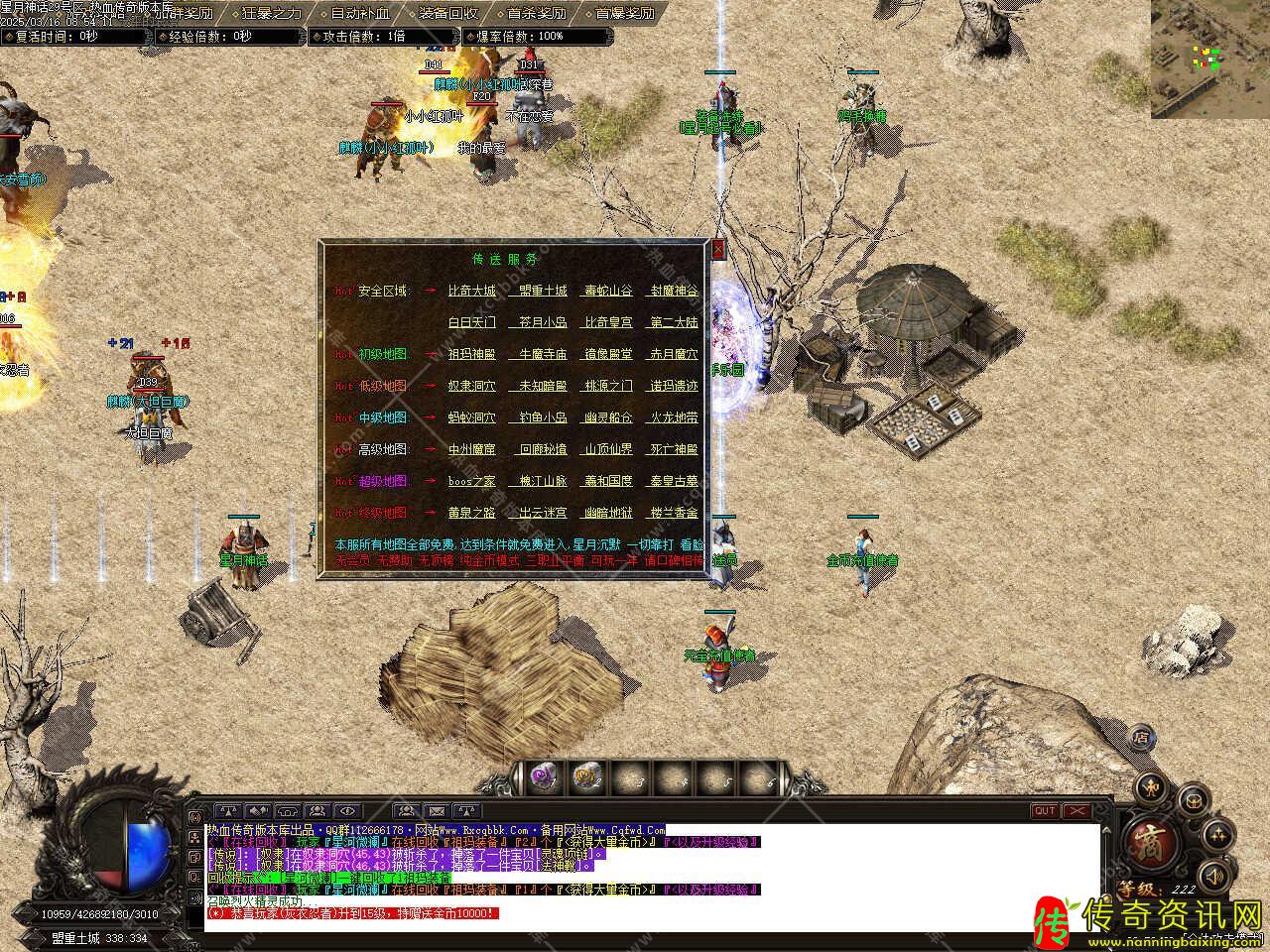Select the 祖玛神殿 map link
This screenshot has width=1270, height=952.
click(471, 354)
